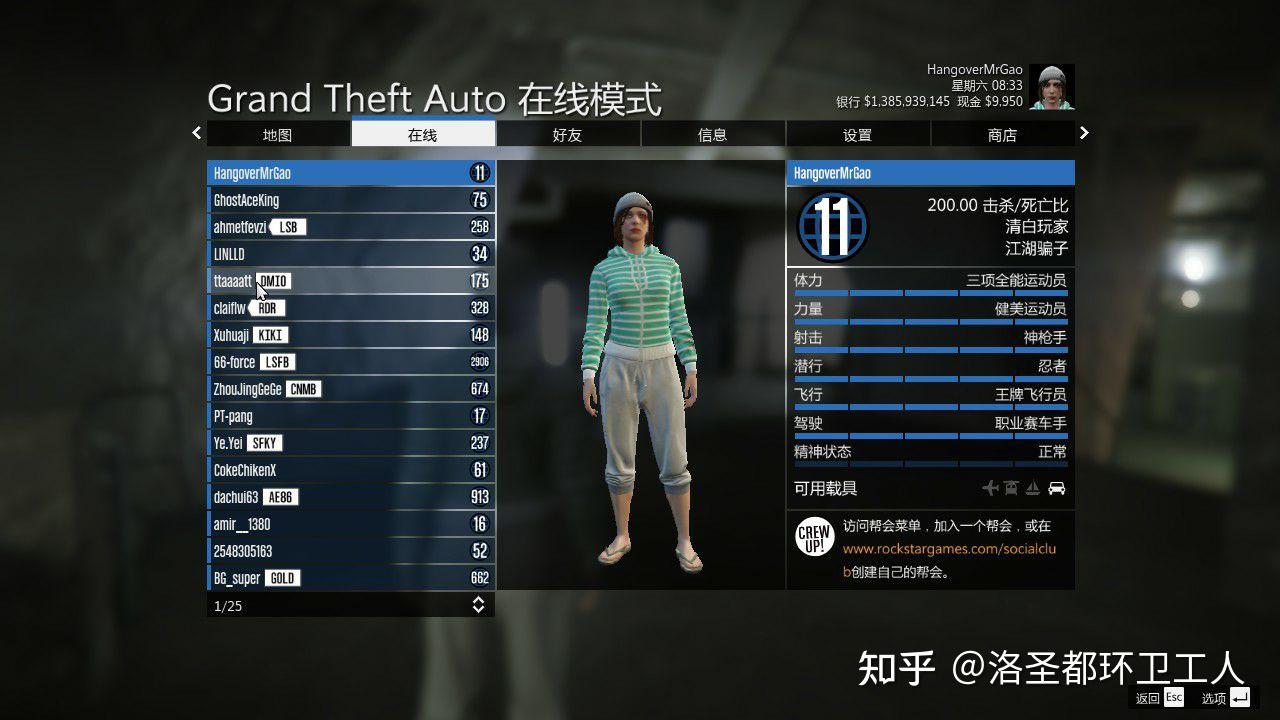Select the GOLD crew tag beside BG_super
This screenshot has height=720, width=1280.
click(283, 578)
